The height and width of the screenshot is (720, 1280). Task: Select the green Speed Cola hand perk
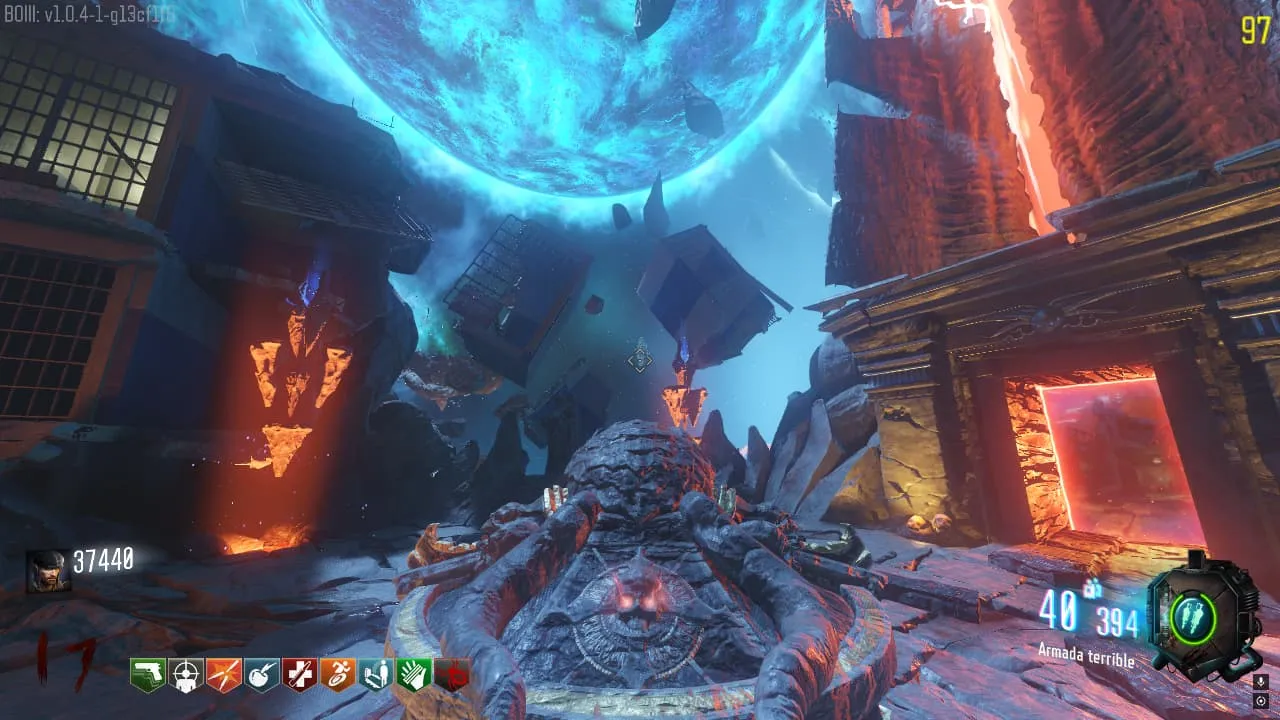point(413,675)
